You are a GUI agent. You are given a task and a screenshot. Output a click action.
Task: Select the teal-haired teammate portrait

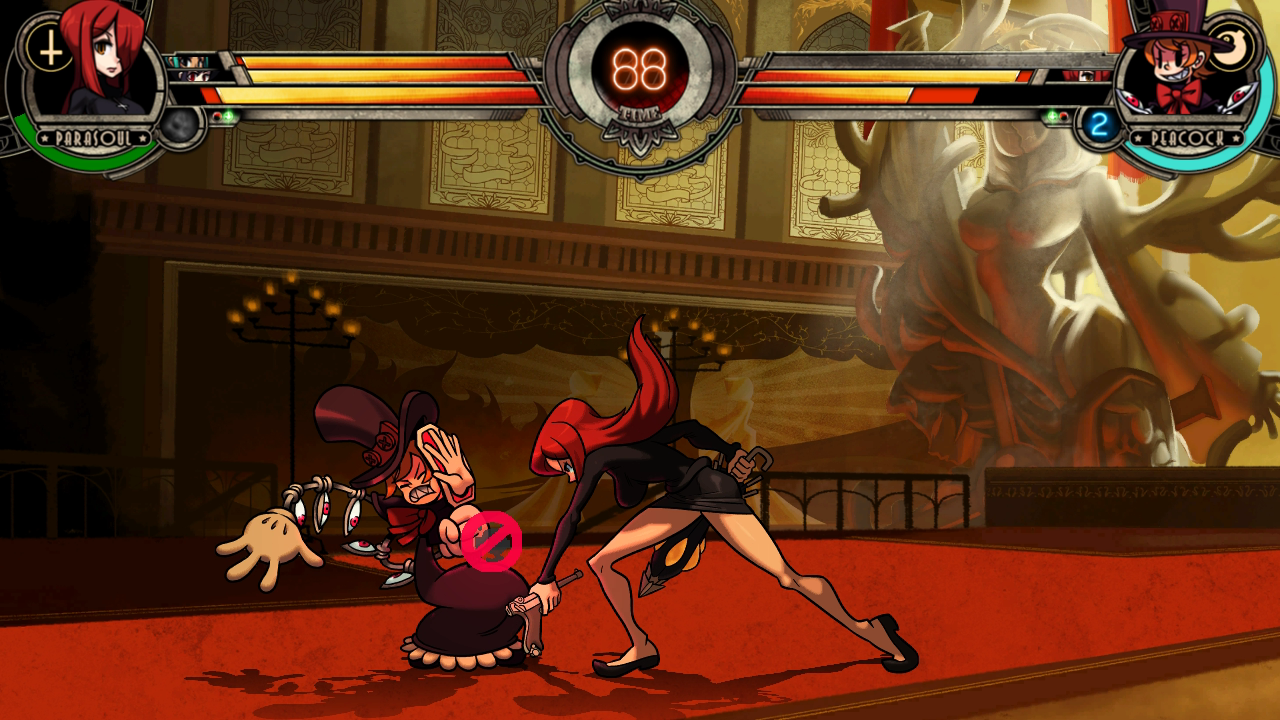pos(187,62)
